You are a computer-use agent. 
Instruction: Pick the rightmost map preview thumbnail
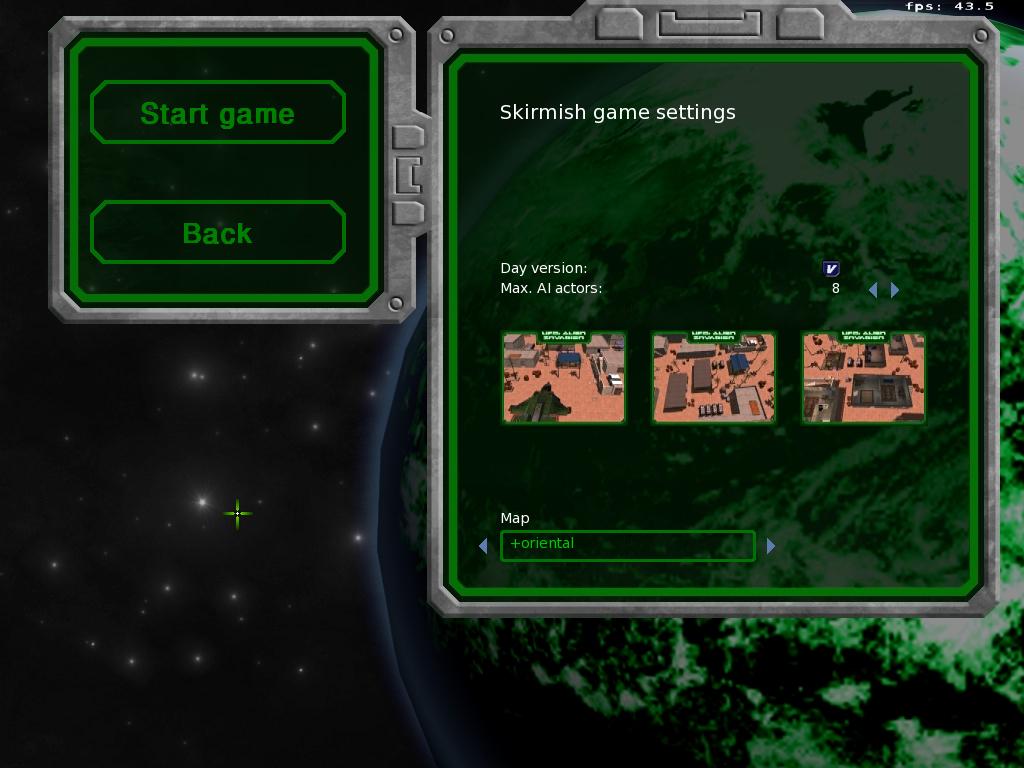pos(864,378)
